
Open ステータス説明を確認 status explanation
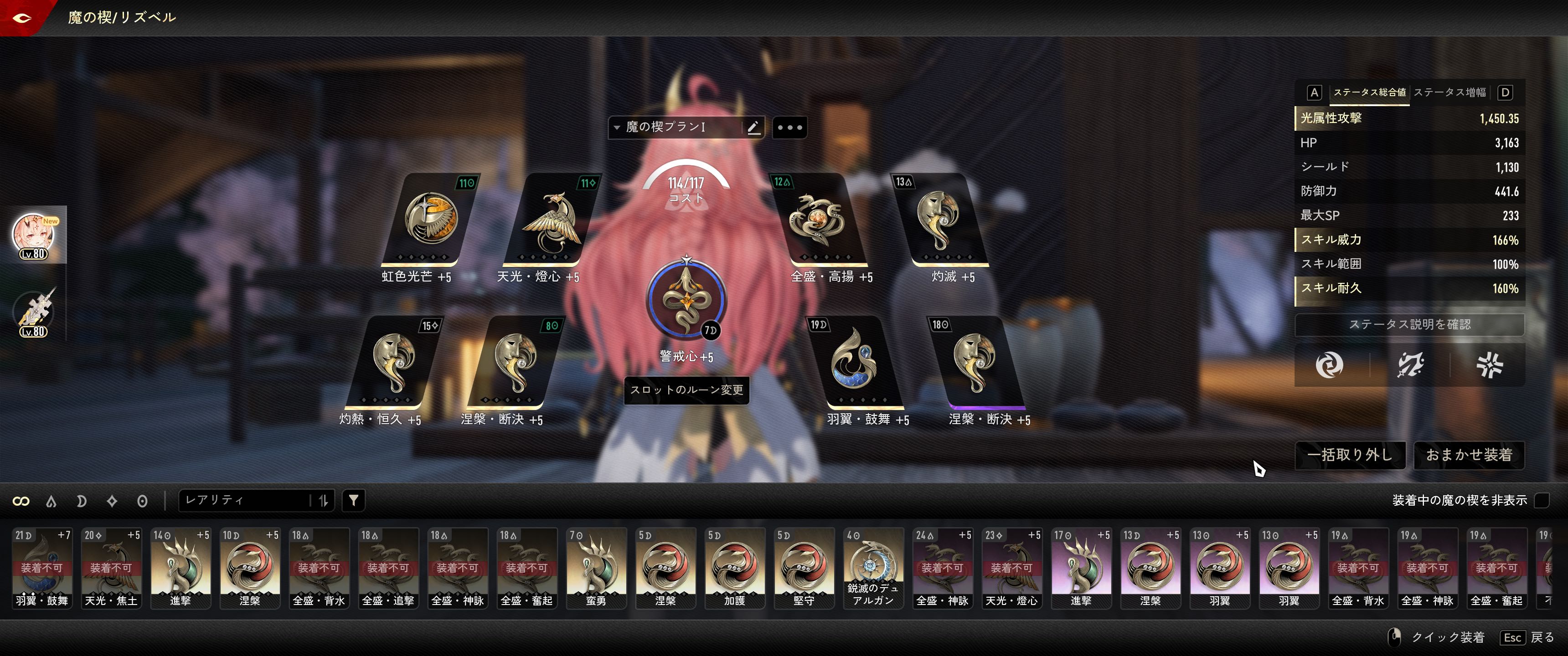(1409, 324)
